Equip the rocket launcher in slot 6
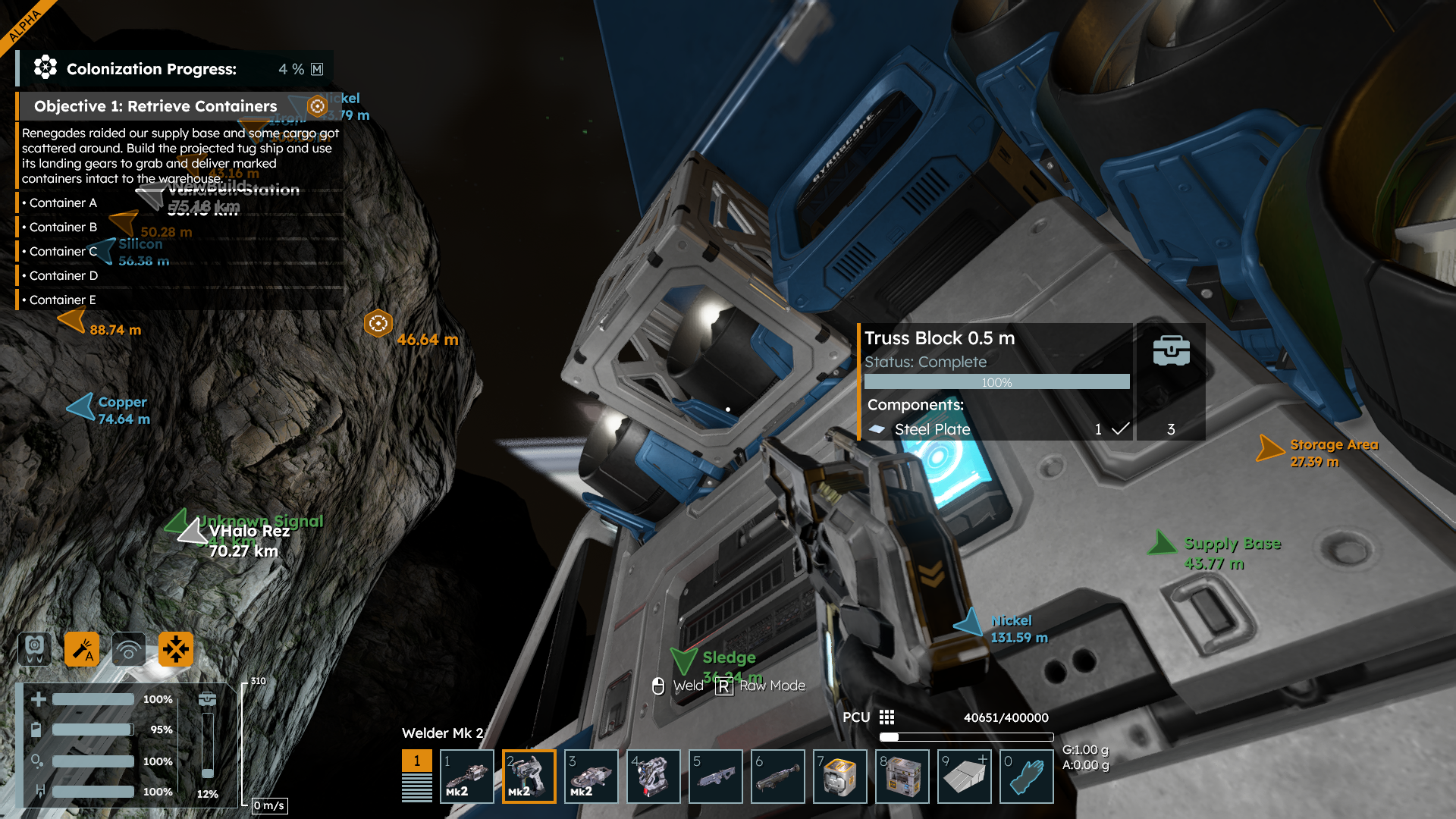 pyautogui.click(x=778, y=776)
